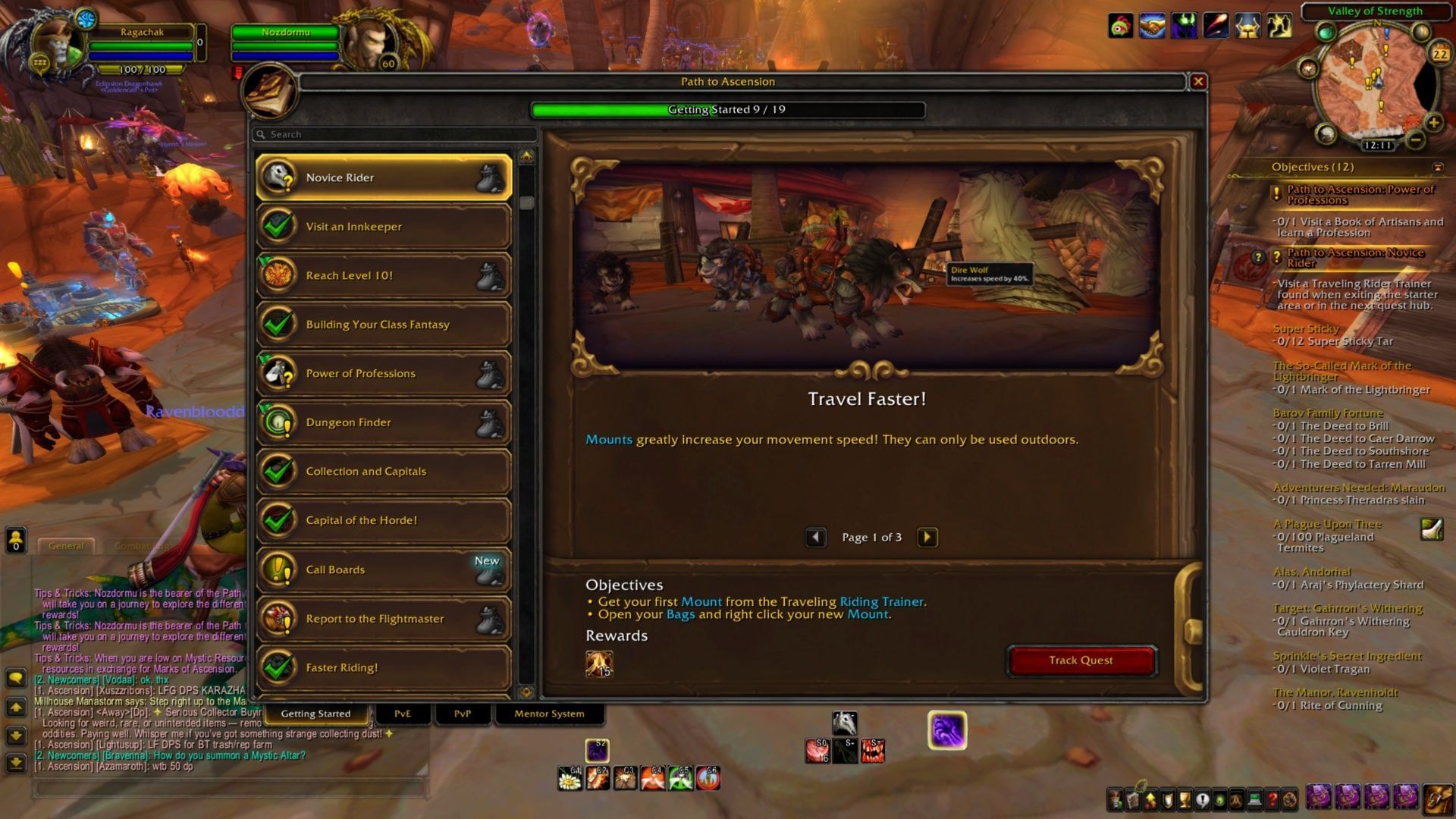Open the in-game Shop icon

[x=1254, y=800]
